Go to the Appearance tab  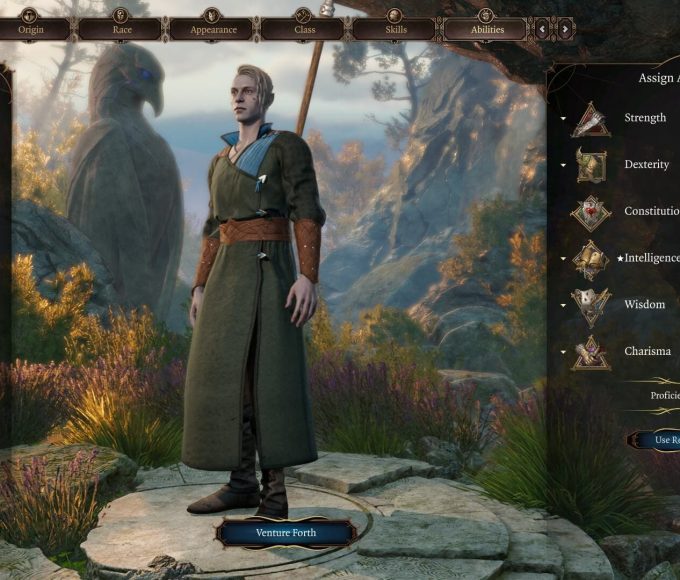211,29
